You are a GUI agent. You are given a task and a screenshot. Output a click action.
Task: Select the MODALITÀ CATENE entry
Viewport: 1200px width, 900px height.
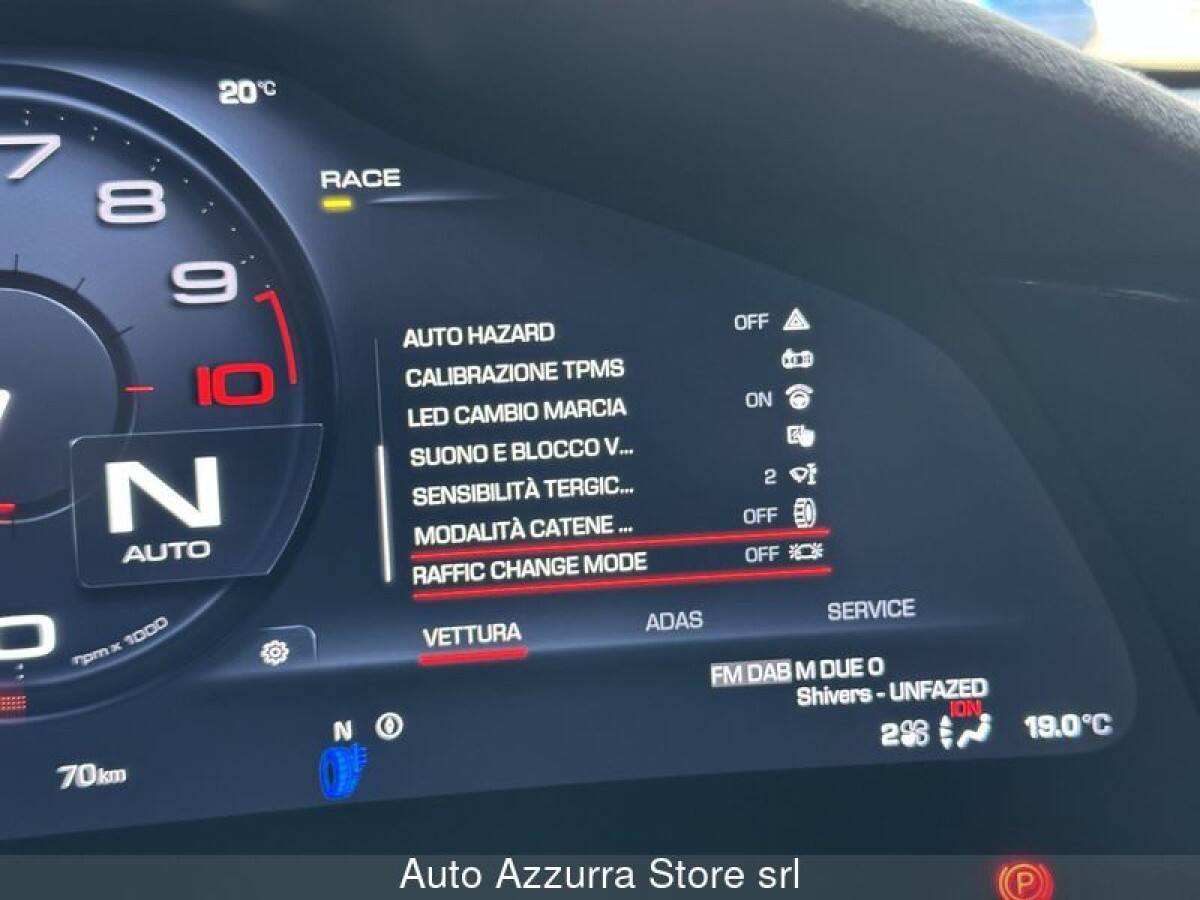[x=523, y=529]
